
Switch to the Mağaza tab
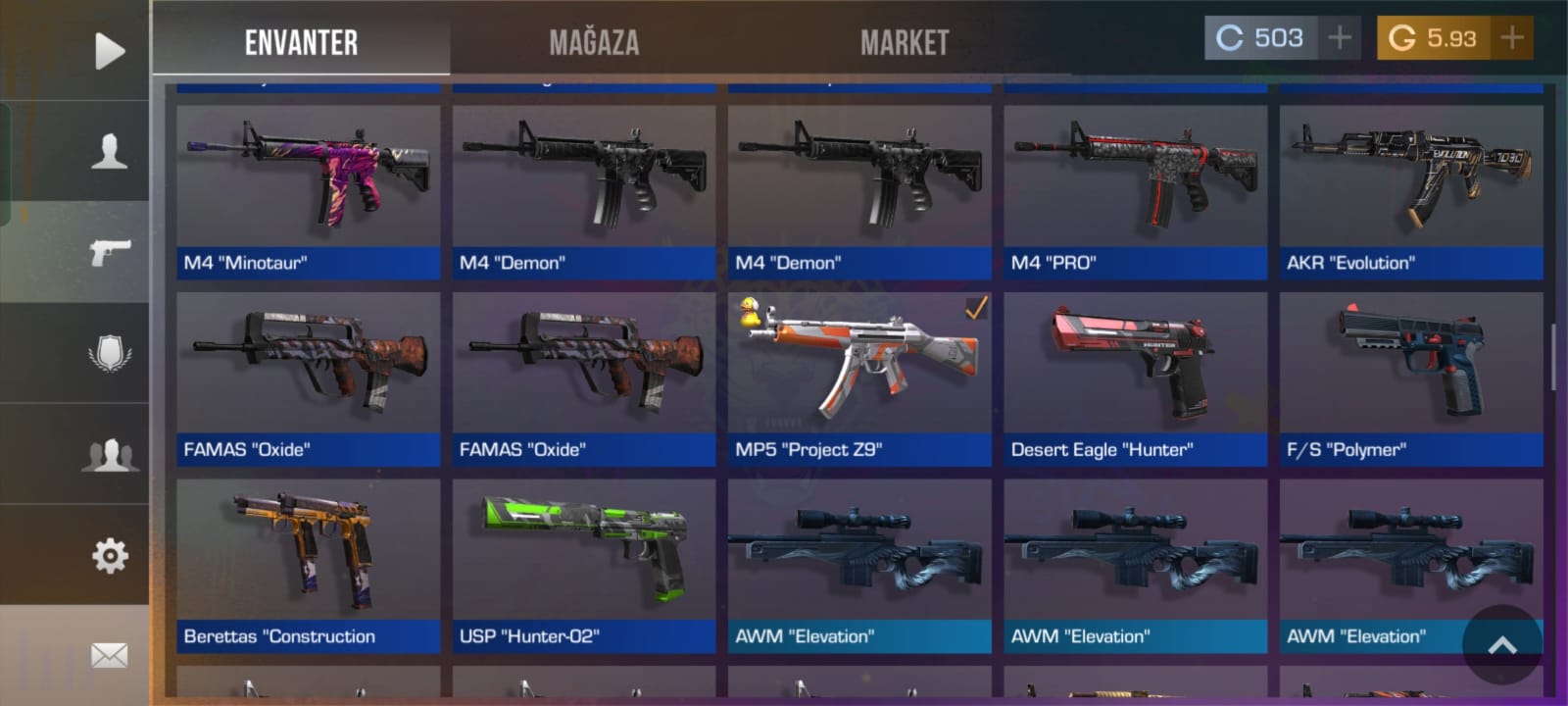[x=594, y=42]
